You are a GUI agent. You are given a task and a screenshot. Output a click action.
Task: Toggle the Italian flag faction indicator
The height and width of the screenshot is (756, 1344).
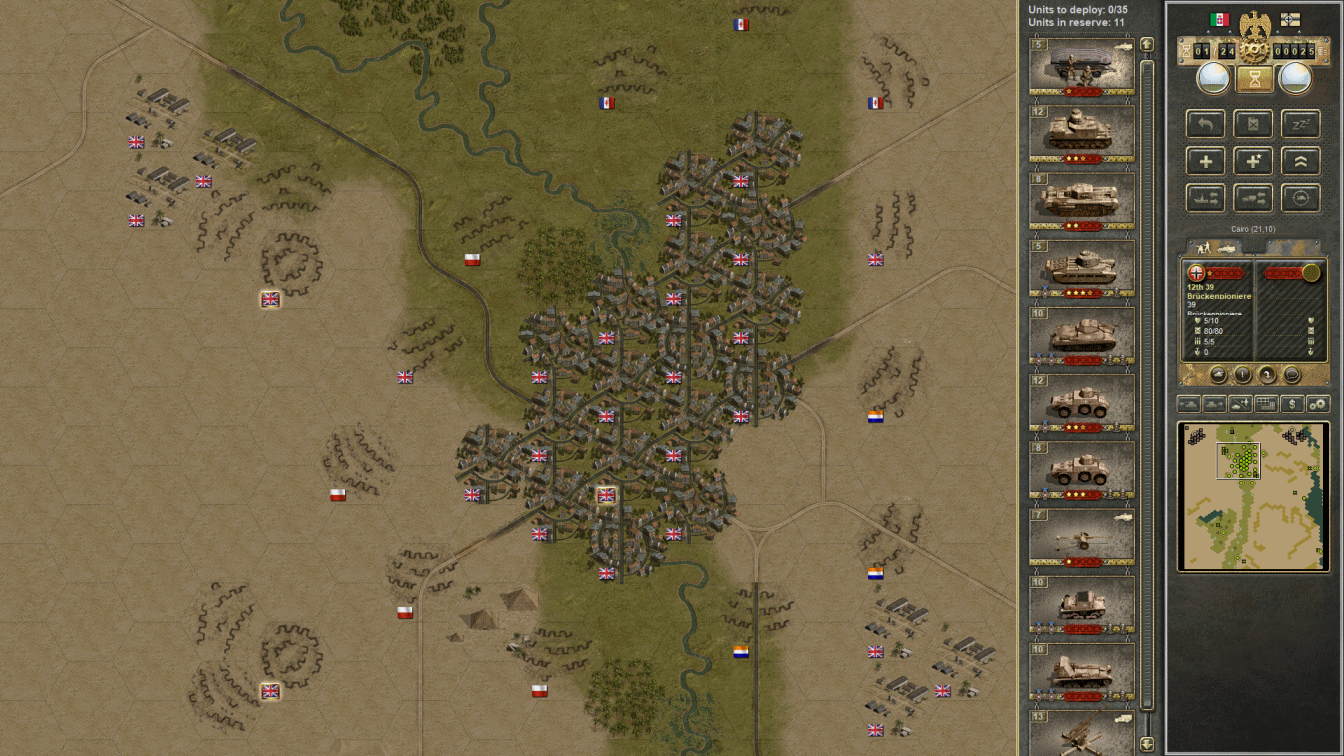(x=1220, y=19)
